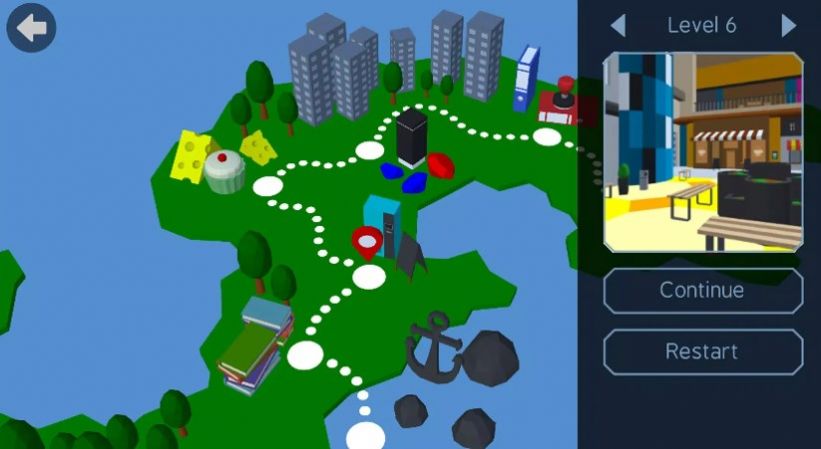Switch to the previous level

point(618,26)
